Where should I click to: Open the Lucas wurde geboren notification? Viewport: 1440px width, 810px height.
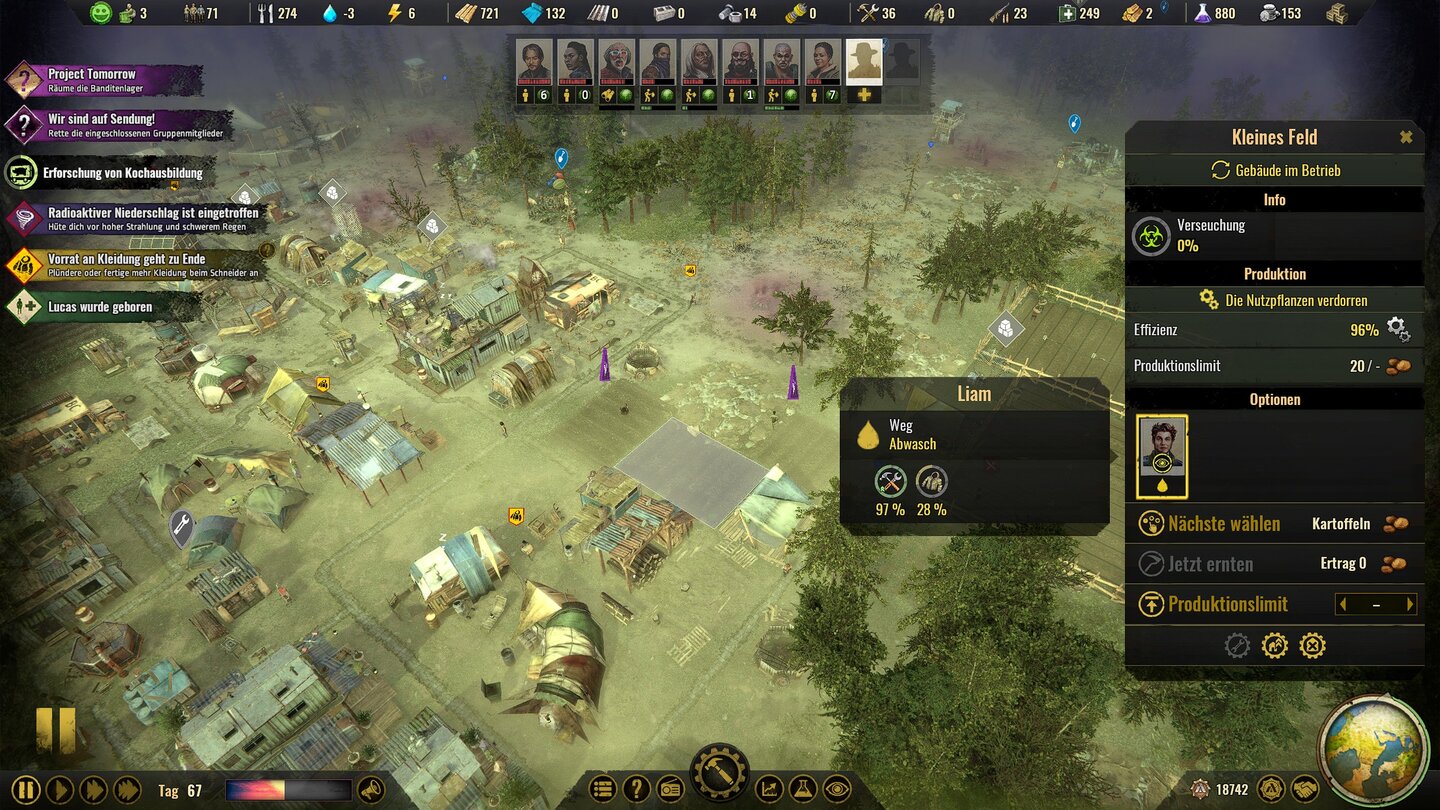pos(90,307)
